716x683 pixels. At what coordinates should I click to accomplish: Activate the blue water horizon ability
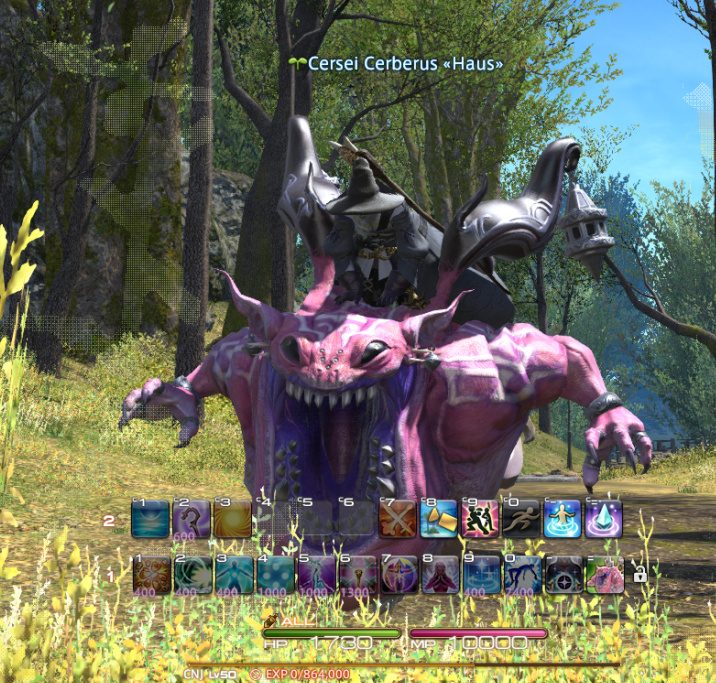click(x=149, y=520)
